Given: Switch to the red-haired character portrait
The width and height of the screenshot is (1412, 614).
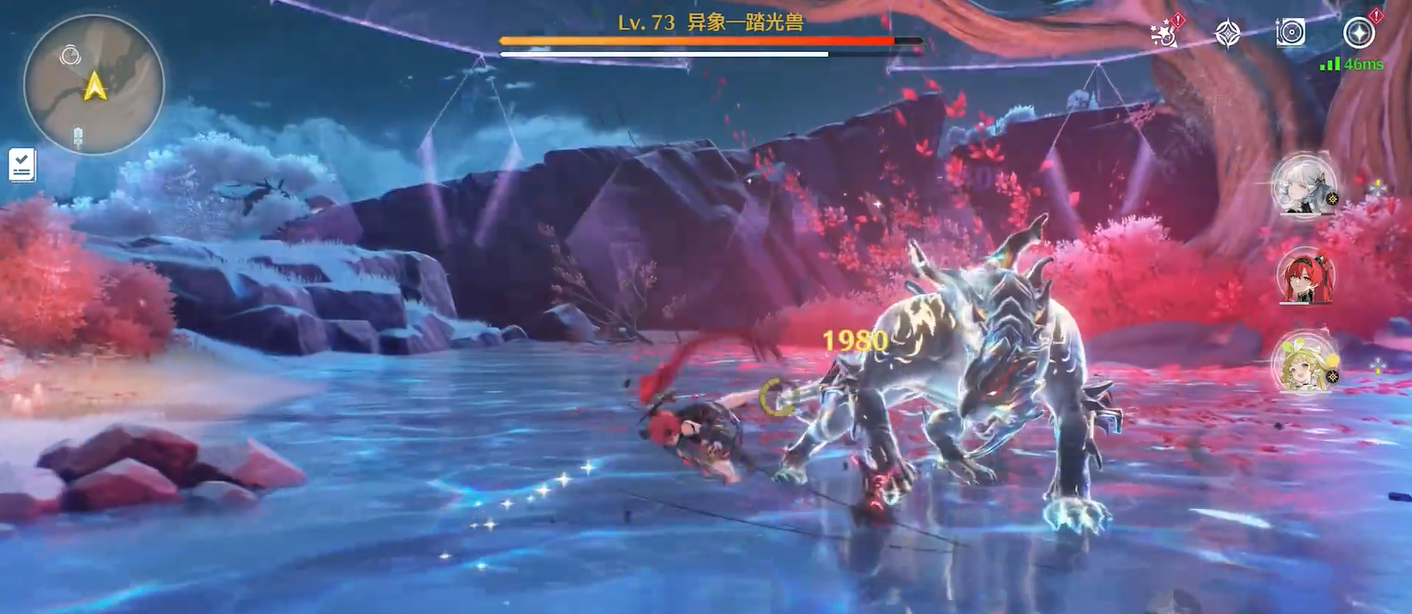Looking at the screenshot, I should point(1304,277).
